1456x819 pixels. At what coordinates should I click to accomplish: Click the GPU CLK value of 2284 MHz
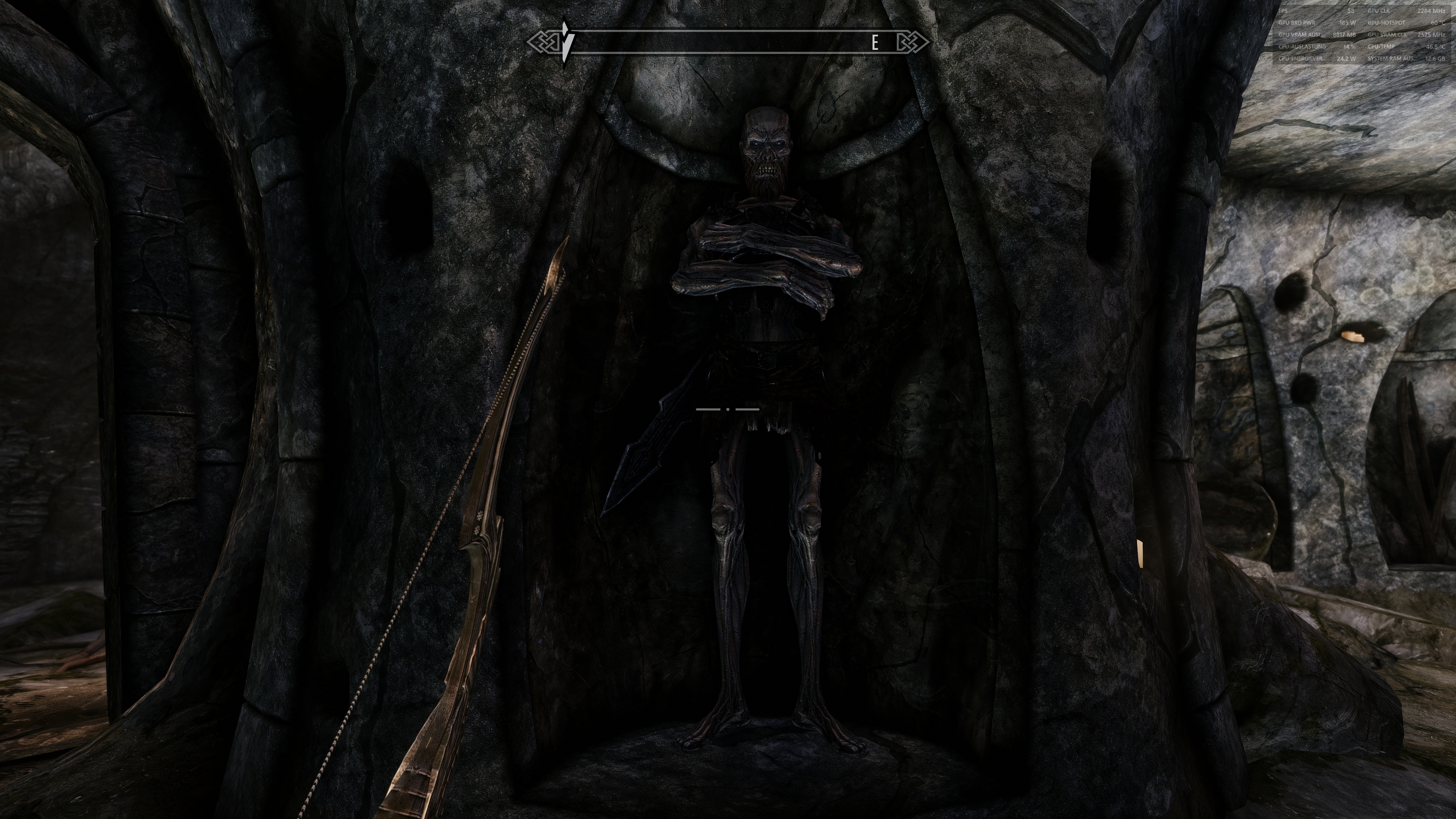pos(1433,11)
